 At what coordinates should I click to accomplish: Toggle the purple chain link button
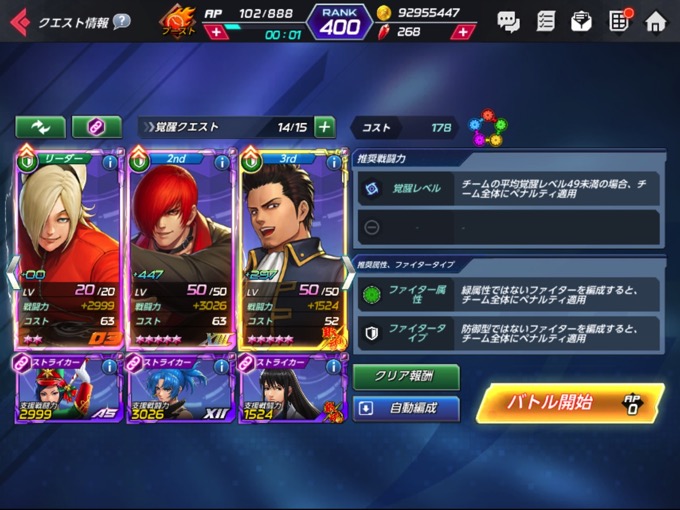[97, 127]
